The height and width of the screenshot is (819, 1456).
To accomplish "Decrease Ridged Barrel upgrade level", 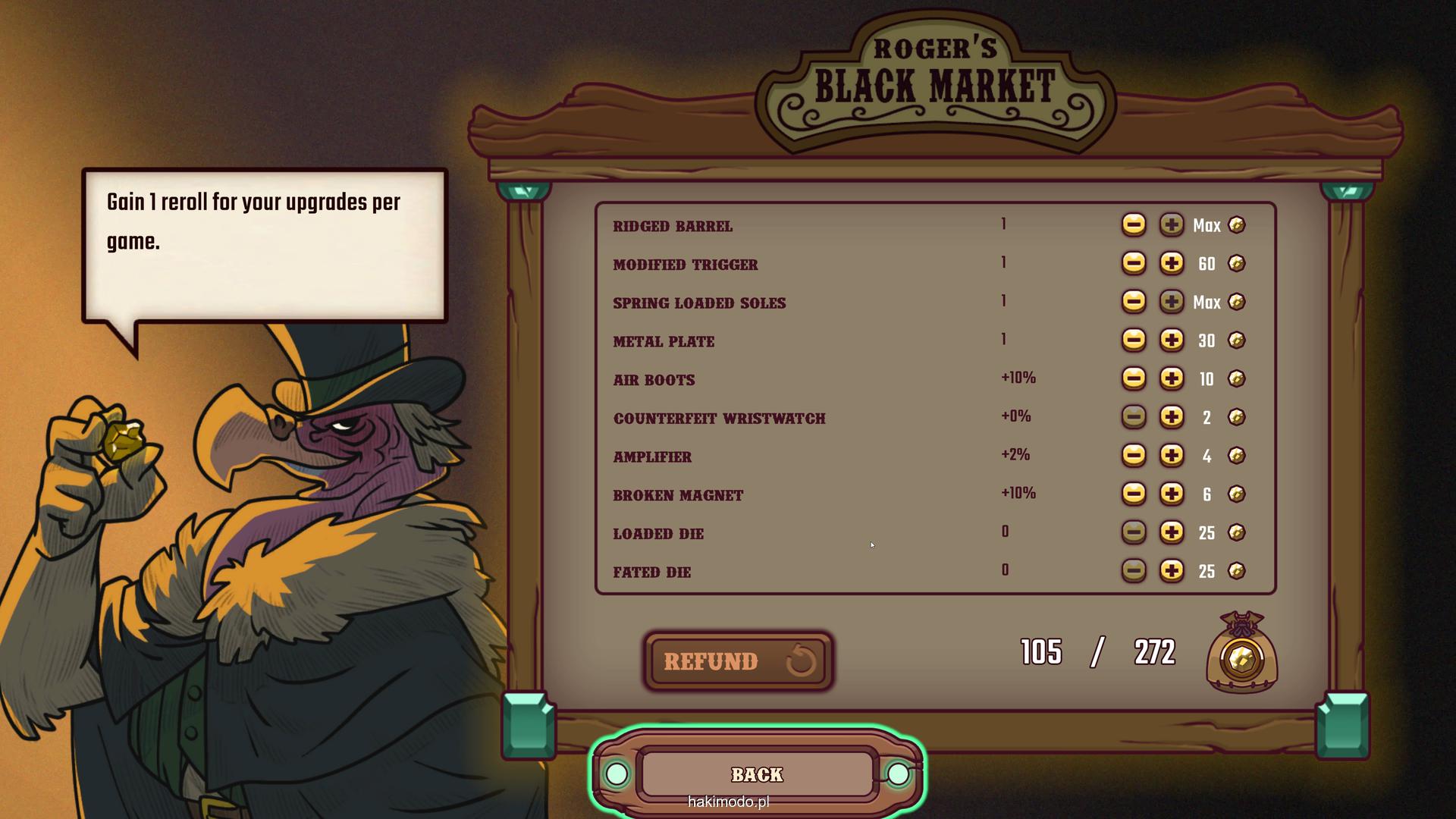I will (x=1134, y=224).
